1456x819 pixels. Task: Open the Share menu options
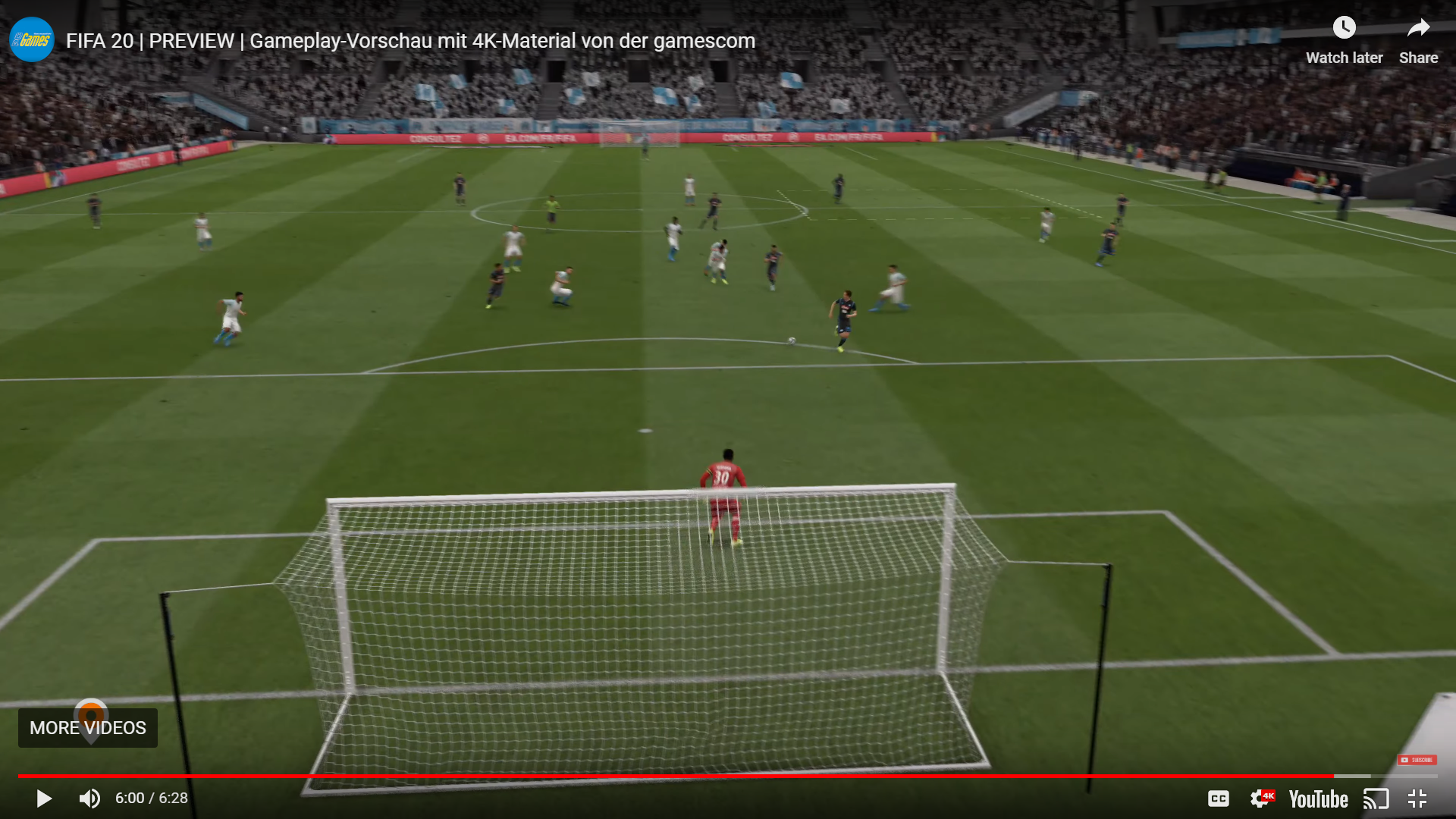pos(1417,39)
